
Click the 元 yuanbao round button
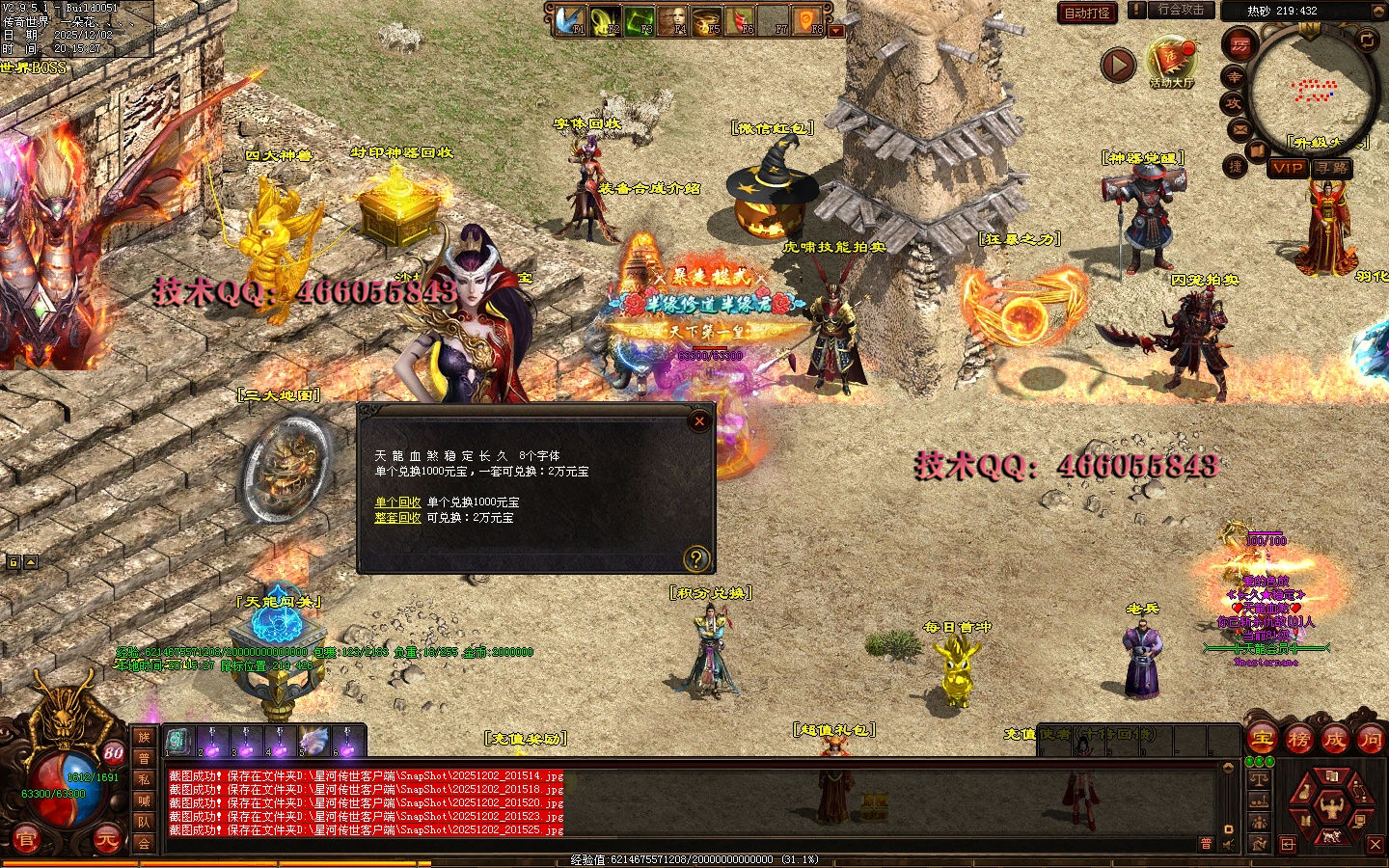pyautogui.click(x=106, y=840)
